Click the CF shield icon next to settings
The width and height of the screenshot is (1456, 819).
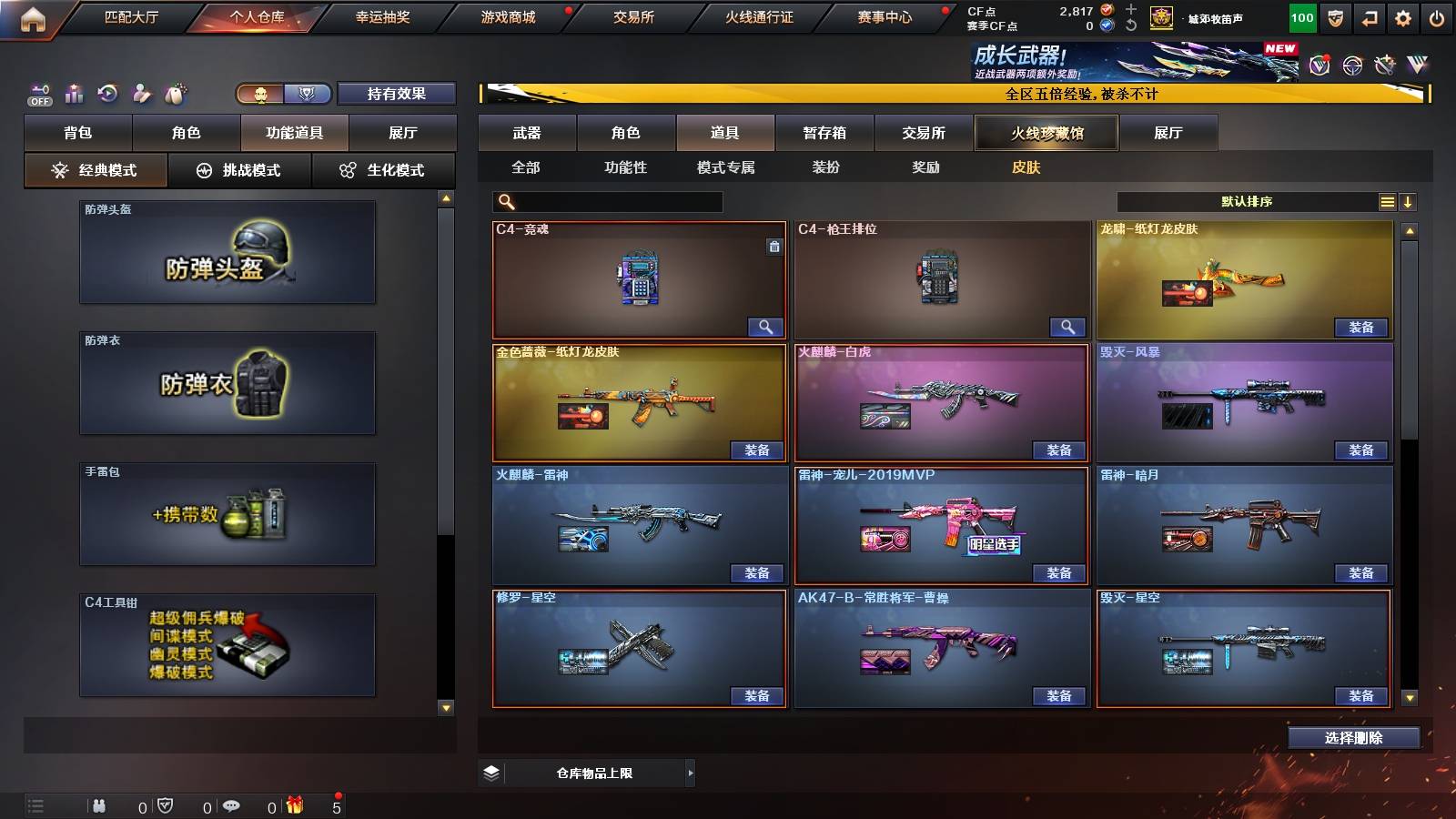coord(1335,18)
